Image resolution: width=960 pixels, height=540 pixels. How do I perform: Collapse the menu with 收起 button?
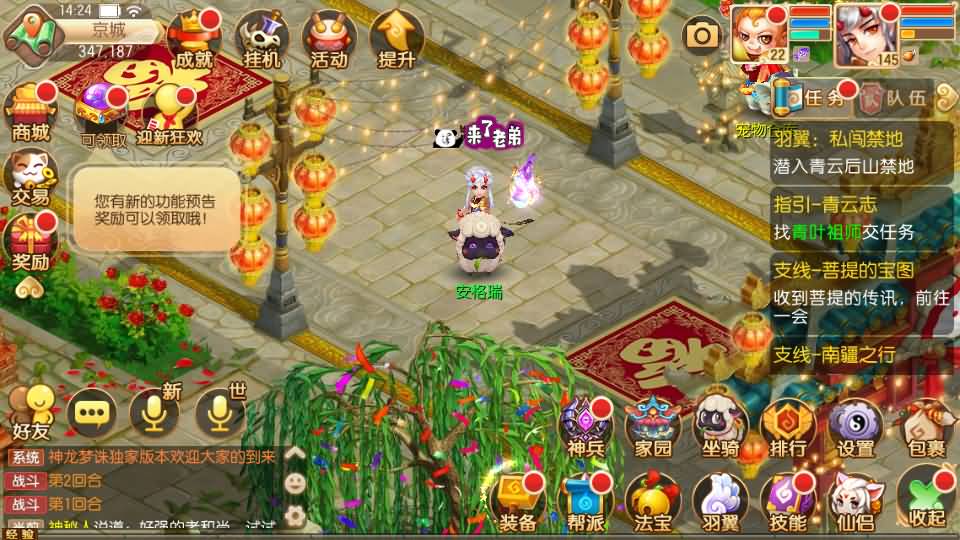pyautogui.click(x=926, y=498)
